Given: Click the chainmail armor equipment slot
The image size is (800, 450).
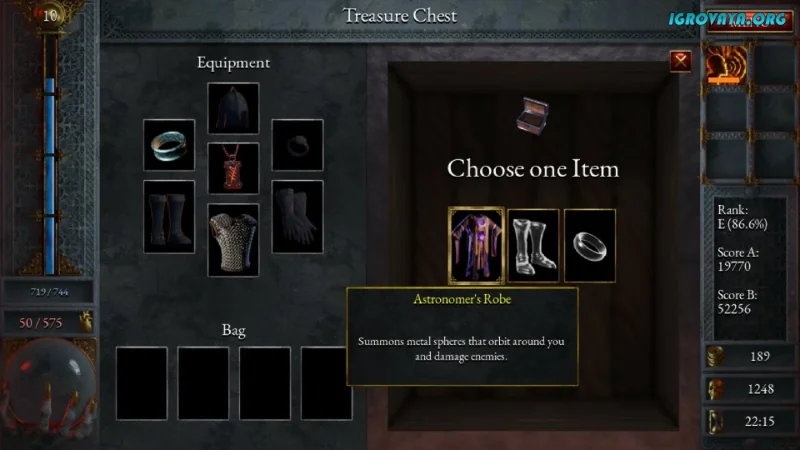Looking at the screenshot, I should point(233,240).
